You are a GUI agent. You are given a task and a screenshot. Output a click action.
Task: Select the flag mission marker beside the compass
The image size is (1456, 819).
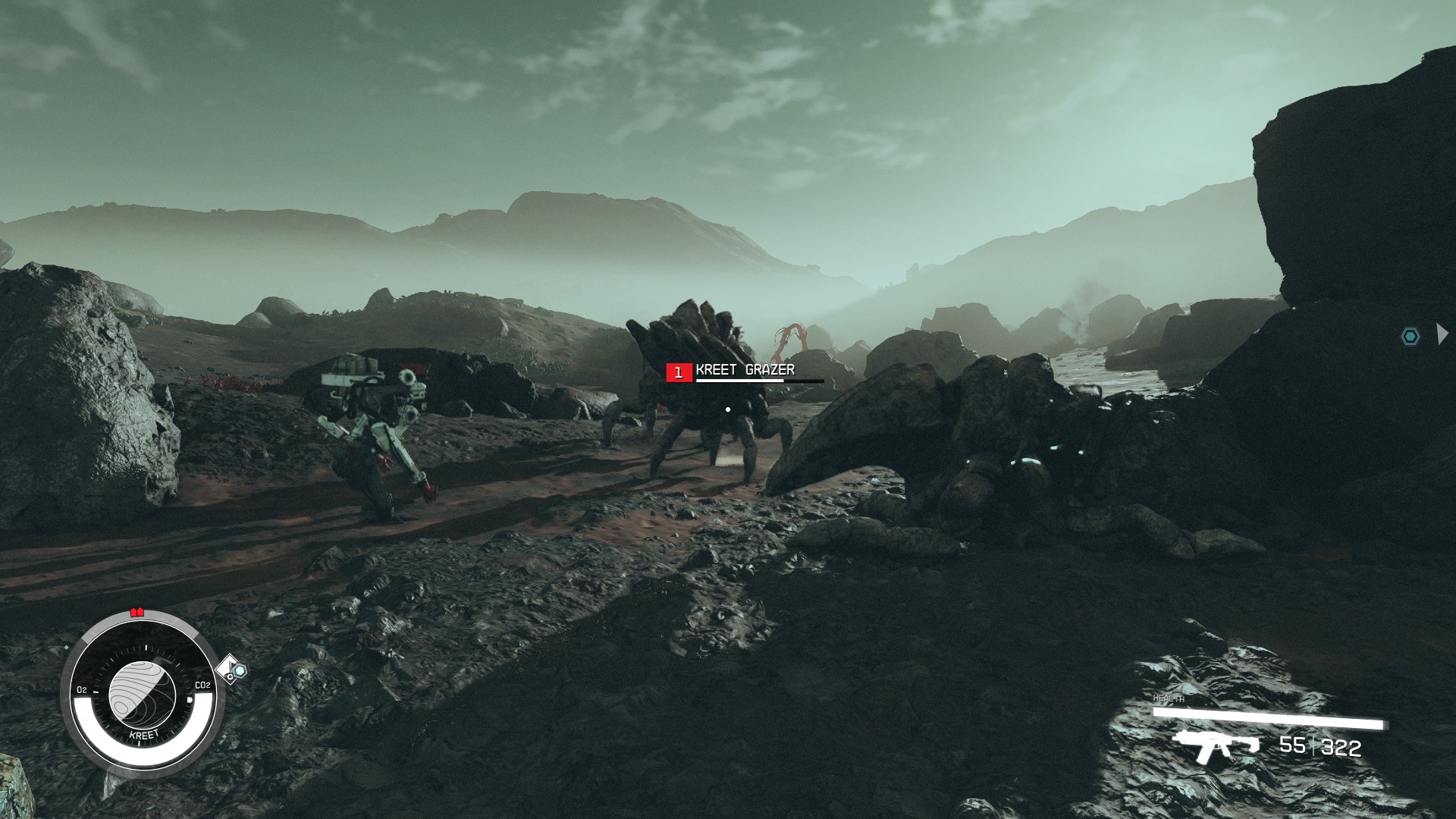[231, 670]
